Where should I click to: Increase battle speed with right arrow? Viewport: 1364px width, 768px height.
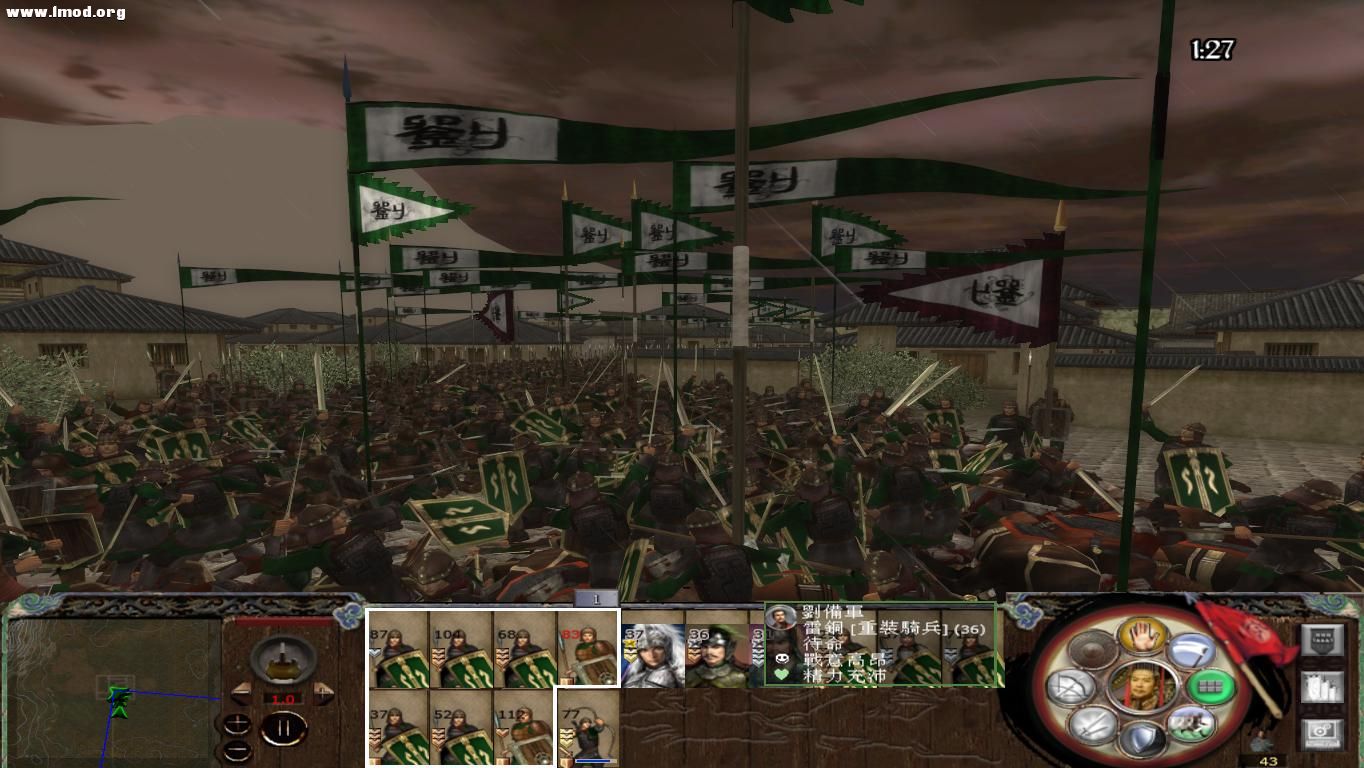tap(323, 694)
